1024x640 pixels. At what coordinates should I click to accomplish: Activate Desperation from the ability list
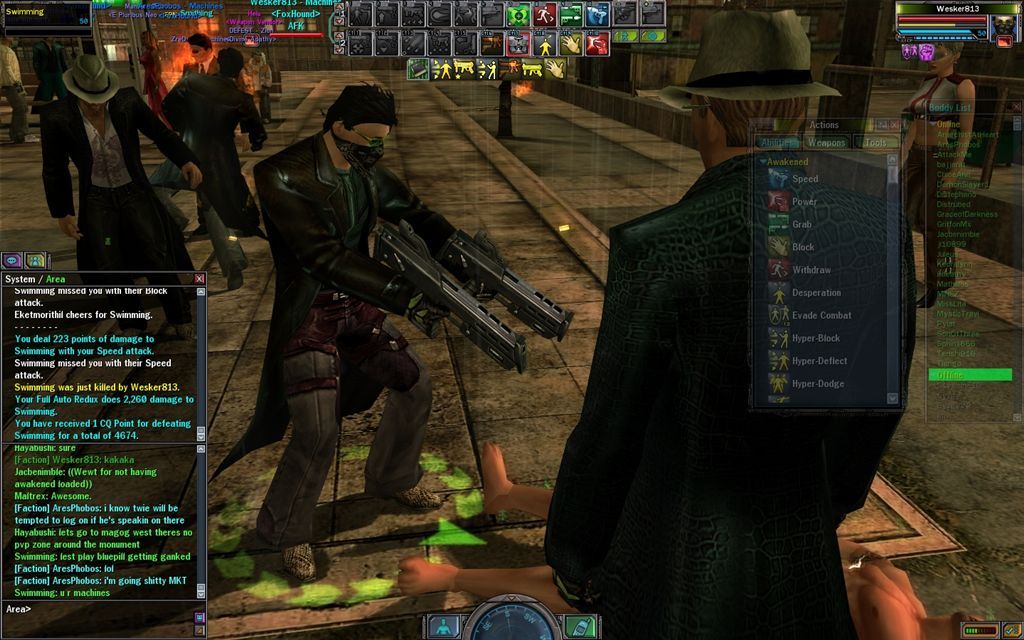816,293
